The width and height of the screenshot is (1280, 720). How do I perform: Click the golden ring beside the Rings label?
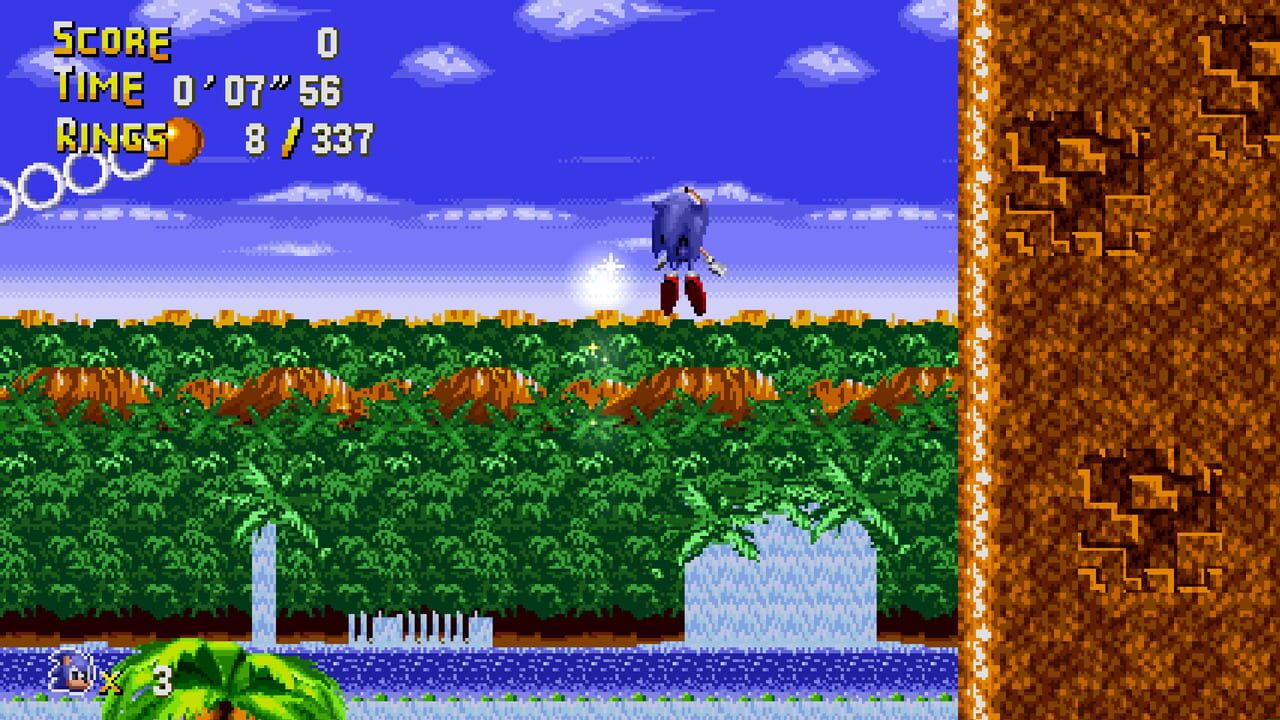coord(183,140)
